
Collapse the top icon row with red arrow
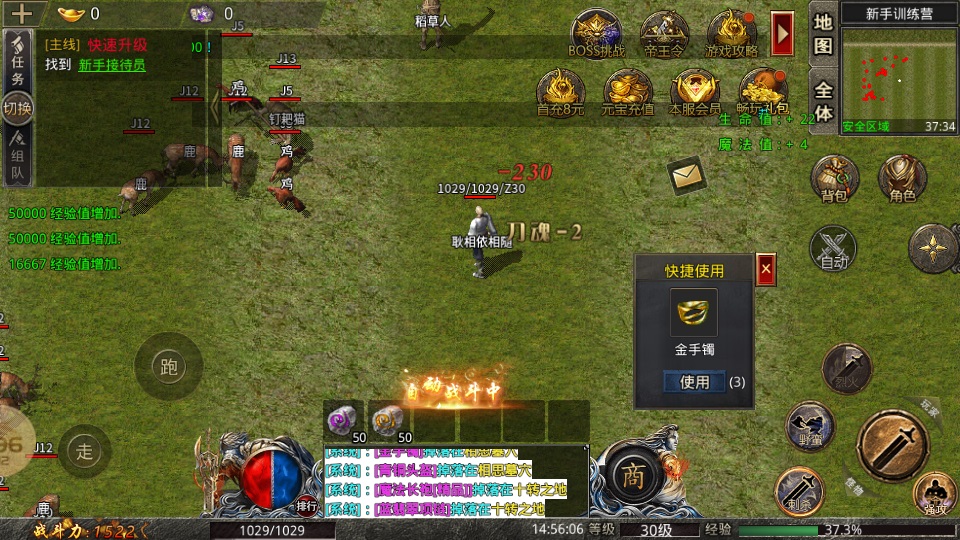(x=783, y=33)
